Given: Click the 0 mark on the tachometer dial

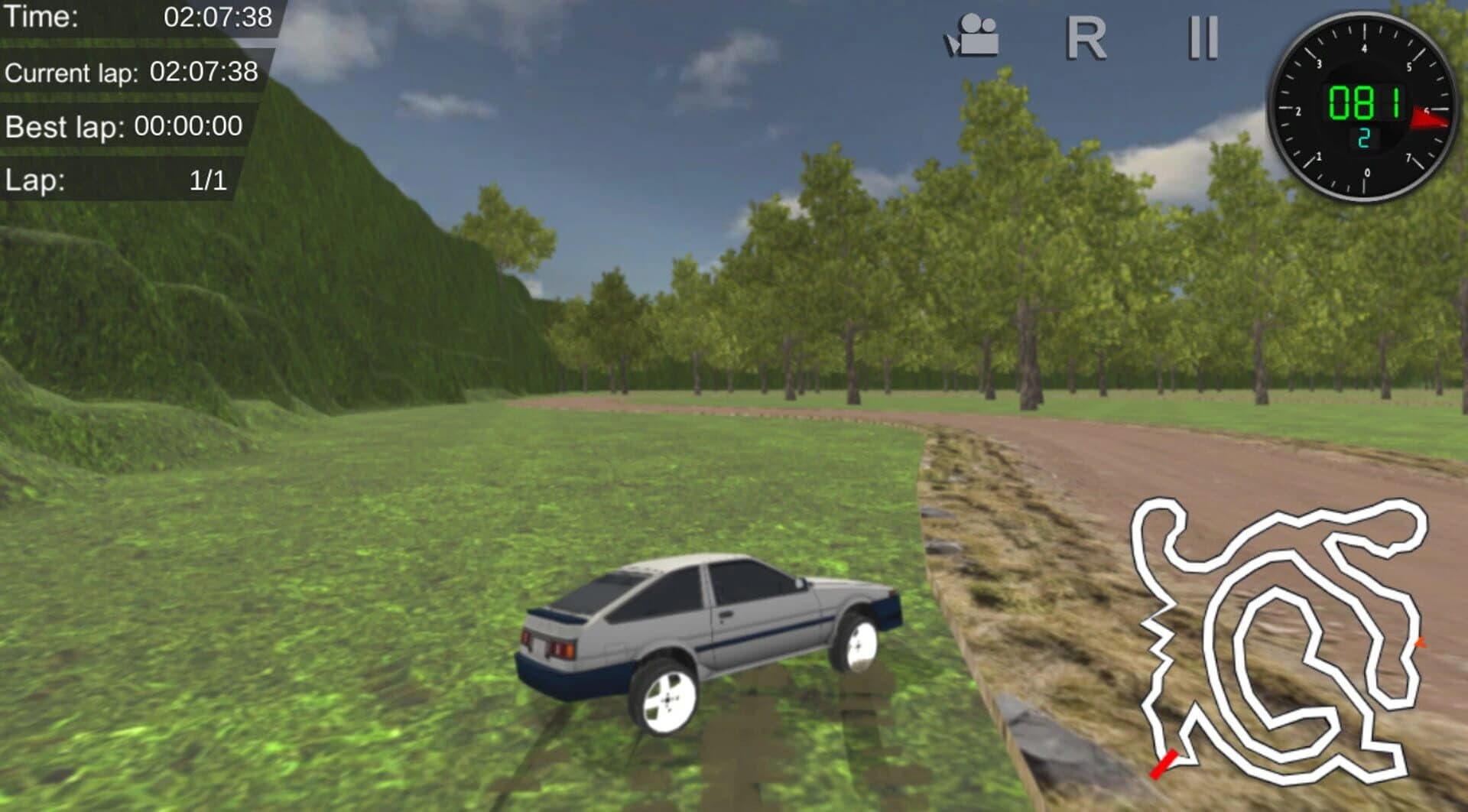Looking at the screenshot, I should pyautogui.click(x=1366, y=172).
